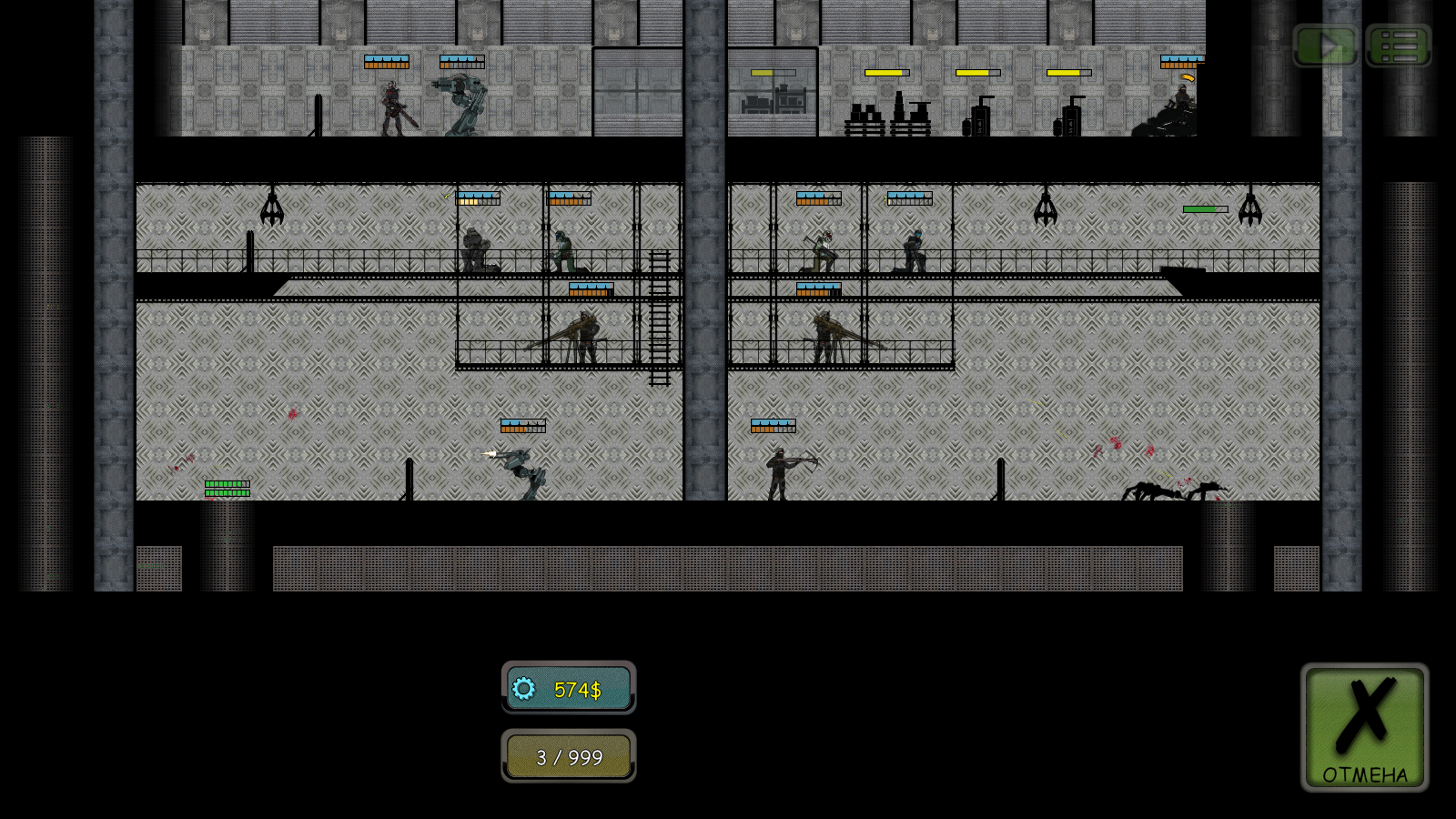Image resolution: width=1456 pixels, height=819 pixels.
Task: Select the spider drone in the bottom corner
Action: tap(1156, 491)
